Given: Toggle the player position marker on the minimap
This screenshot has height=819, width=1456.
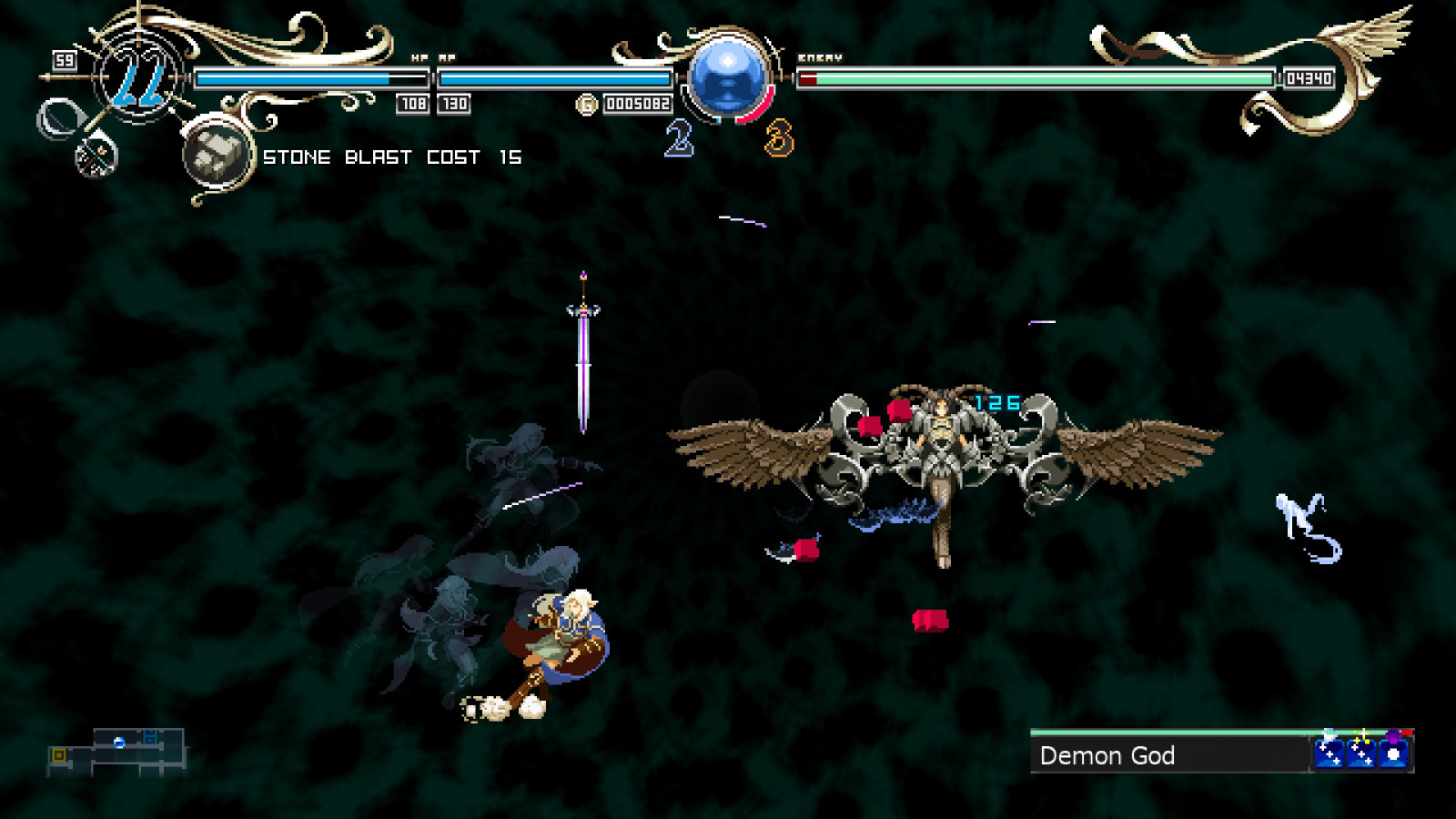Looking at the screenshot, I should pos(119,742).
